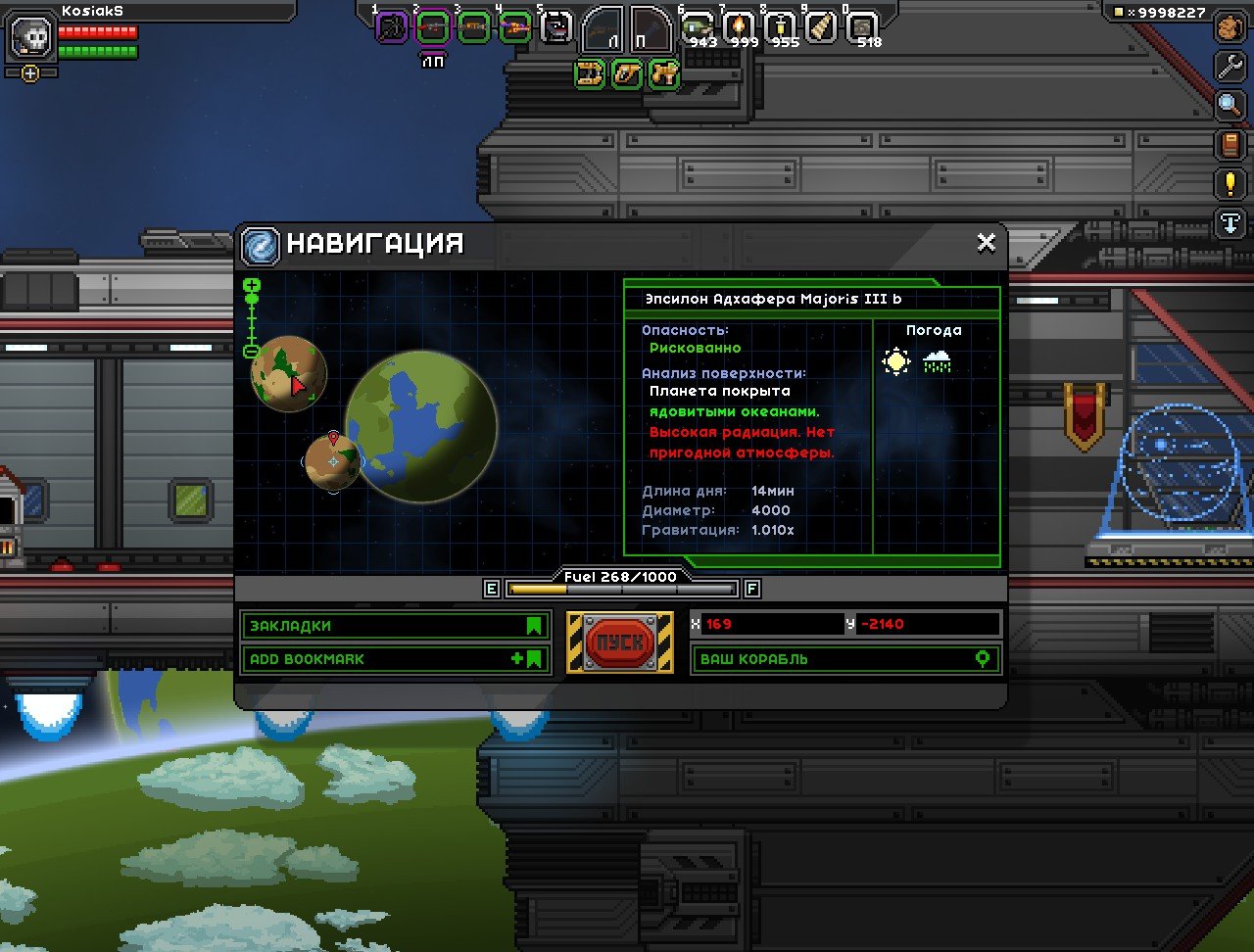This screenshot has height=952, width=1254.
Task: Open the Закладки bookmarks list
Action: [x=395, y=626]
